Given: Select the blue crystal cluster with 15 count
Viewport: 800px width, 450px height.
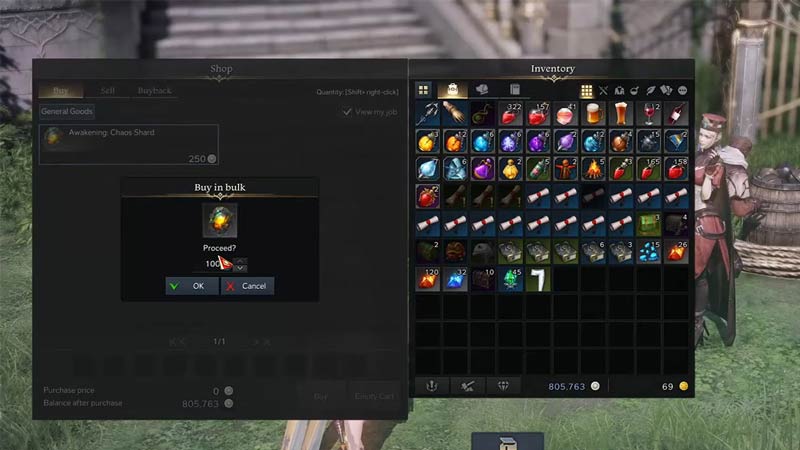Looking at the screenshot, I should pos(649,251).
